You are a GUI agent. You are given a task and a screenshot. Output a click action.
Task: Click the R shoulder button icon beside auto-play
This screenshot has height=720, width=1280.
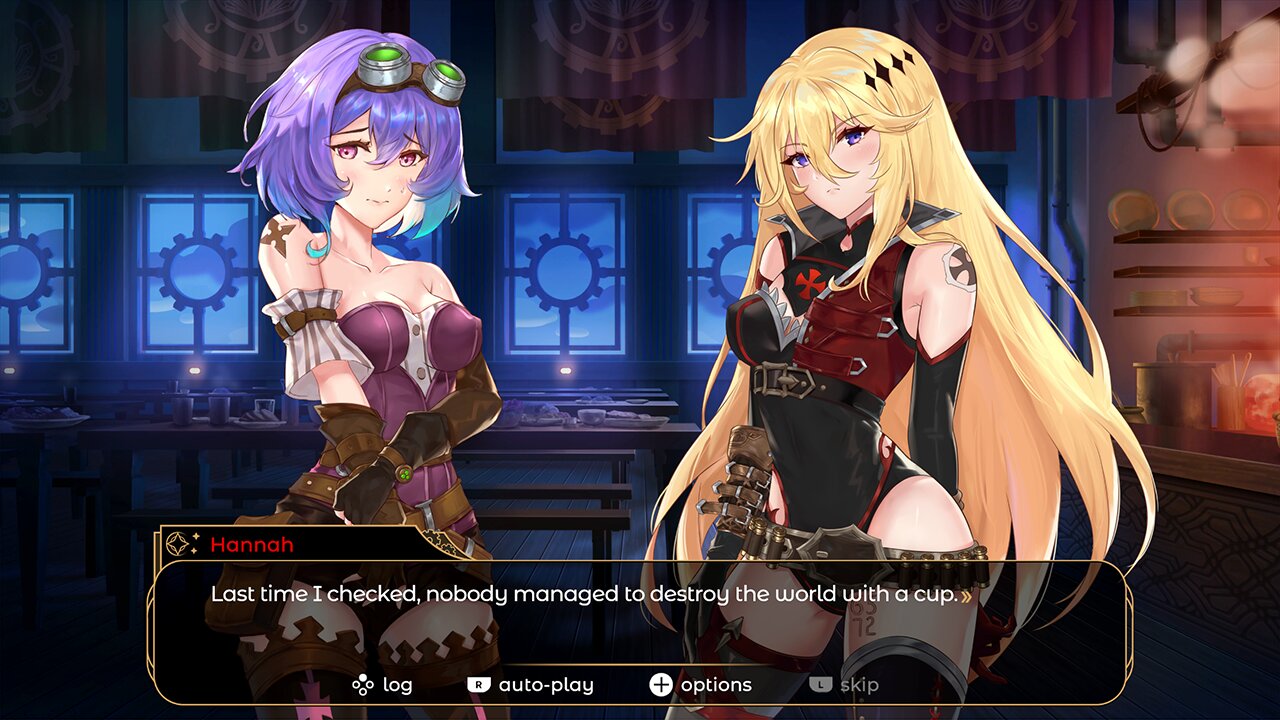tap(479, 684)
